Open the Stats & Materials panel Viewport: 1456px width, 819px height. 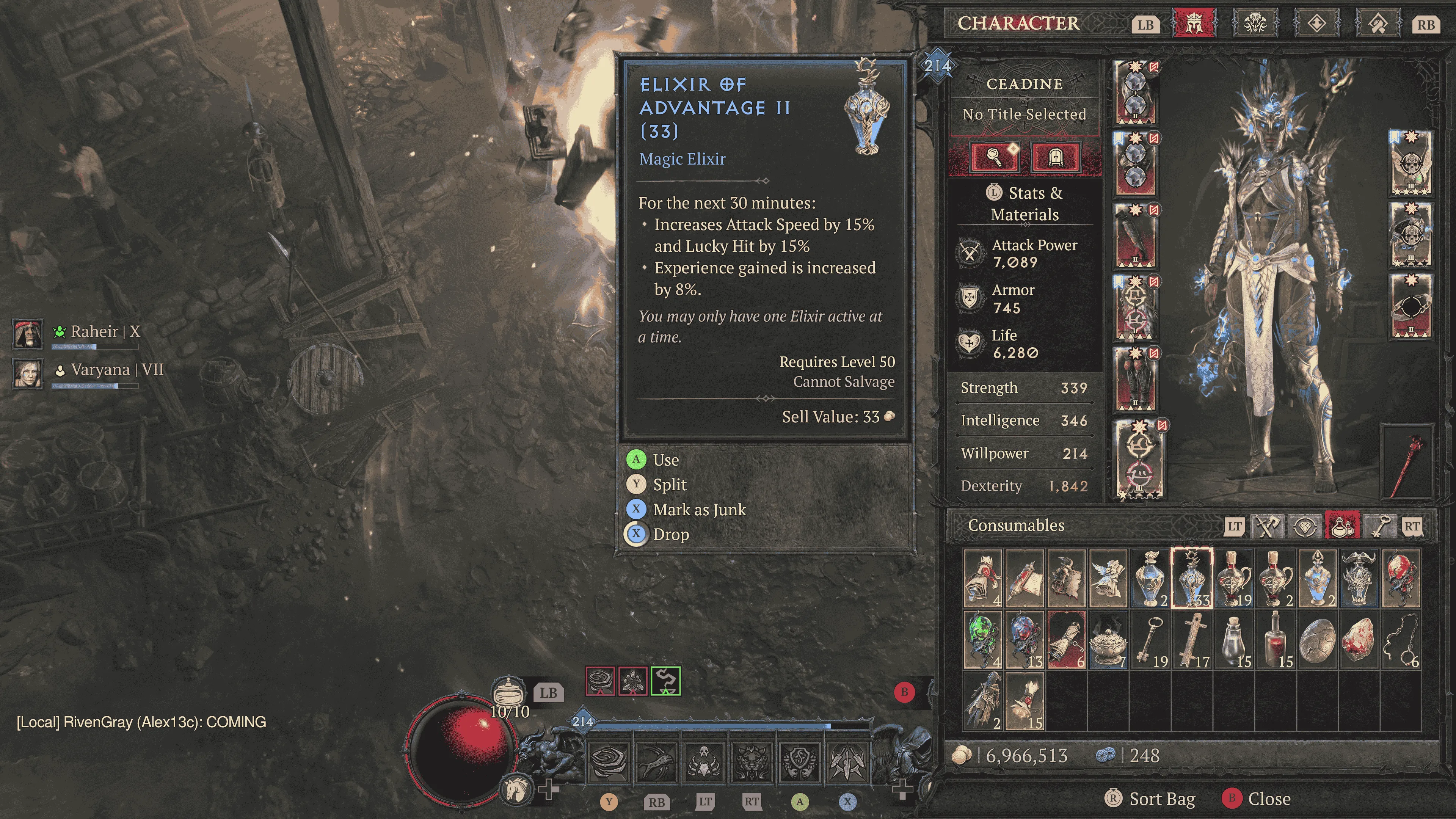[1025, 204]
